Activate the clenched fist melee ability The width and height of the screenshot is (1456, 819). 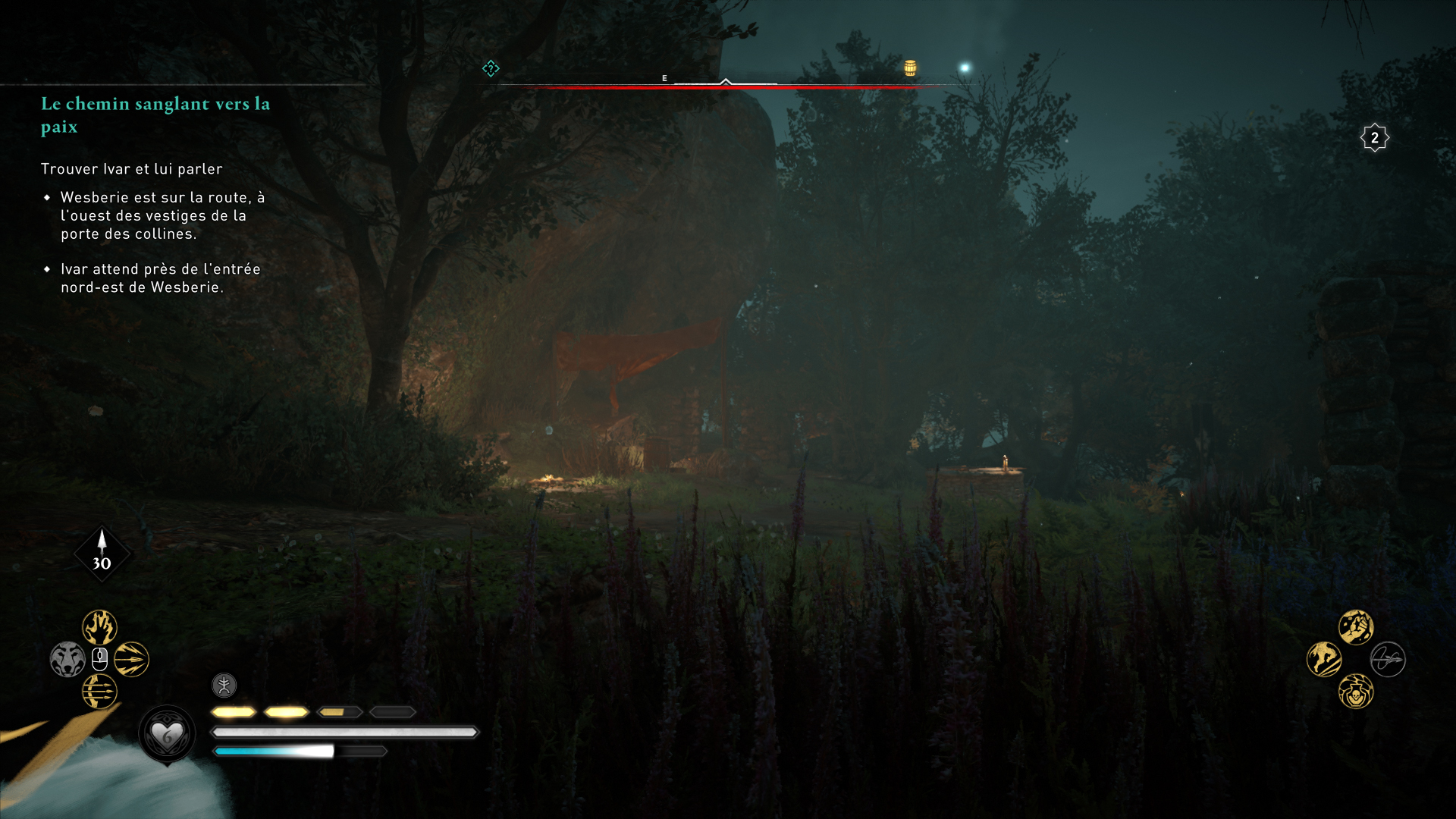click(x=1356, y=627)
